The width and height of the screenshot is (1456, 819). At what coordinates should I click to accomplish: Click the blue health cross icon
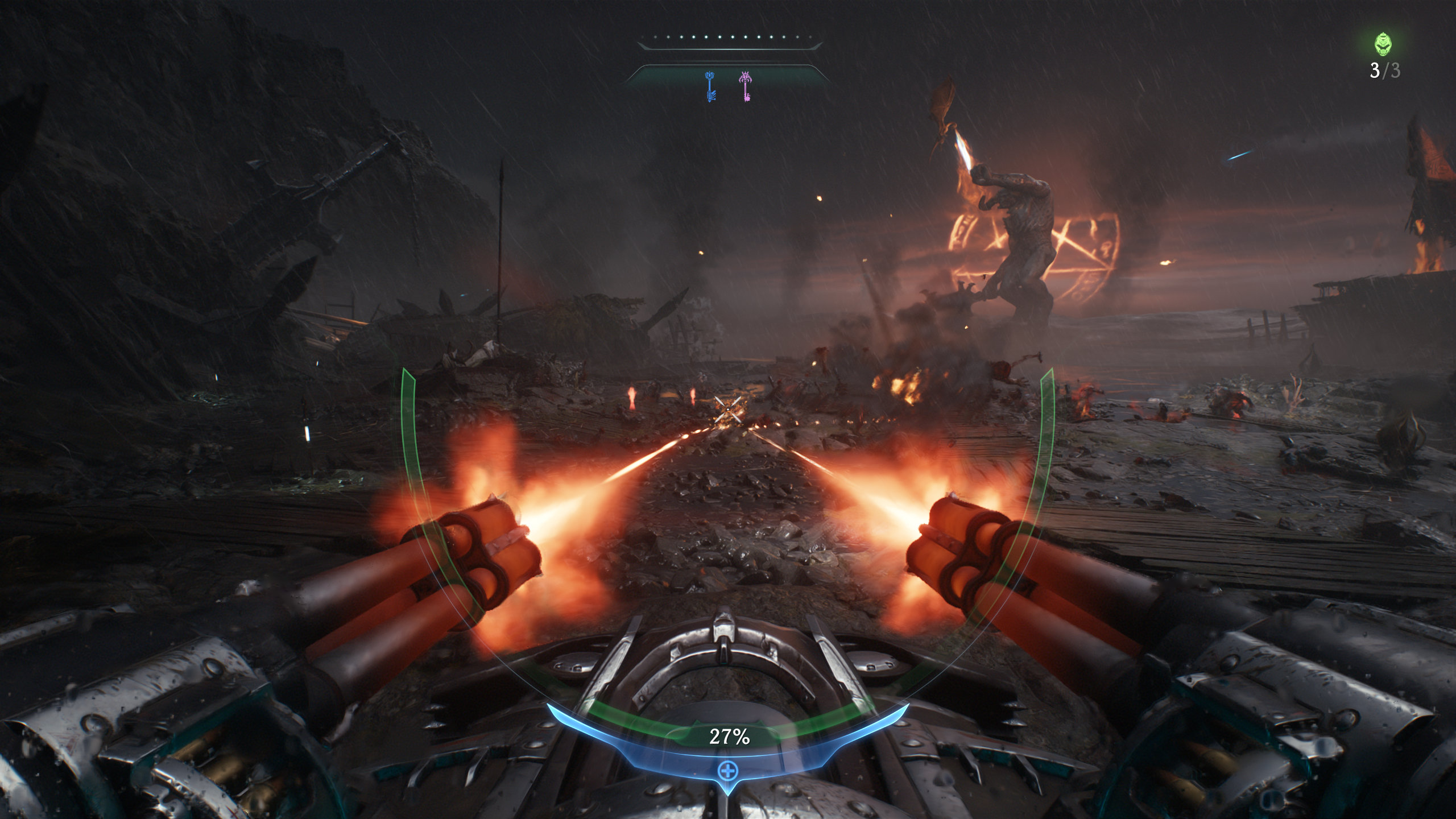727,771
